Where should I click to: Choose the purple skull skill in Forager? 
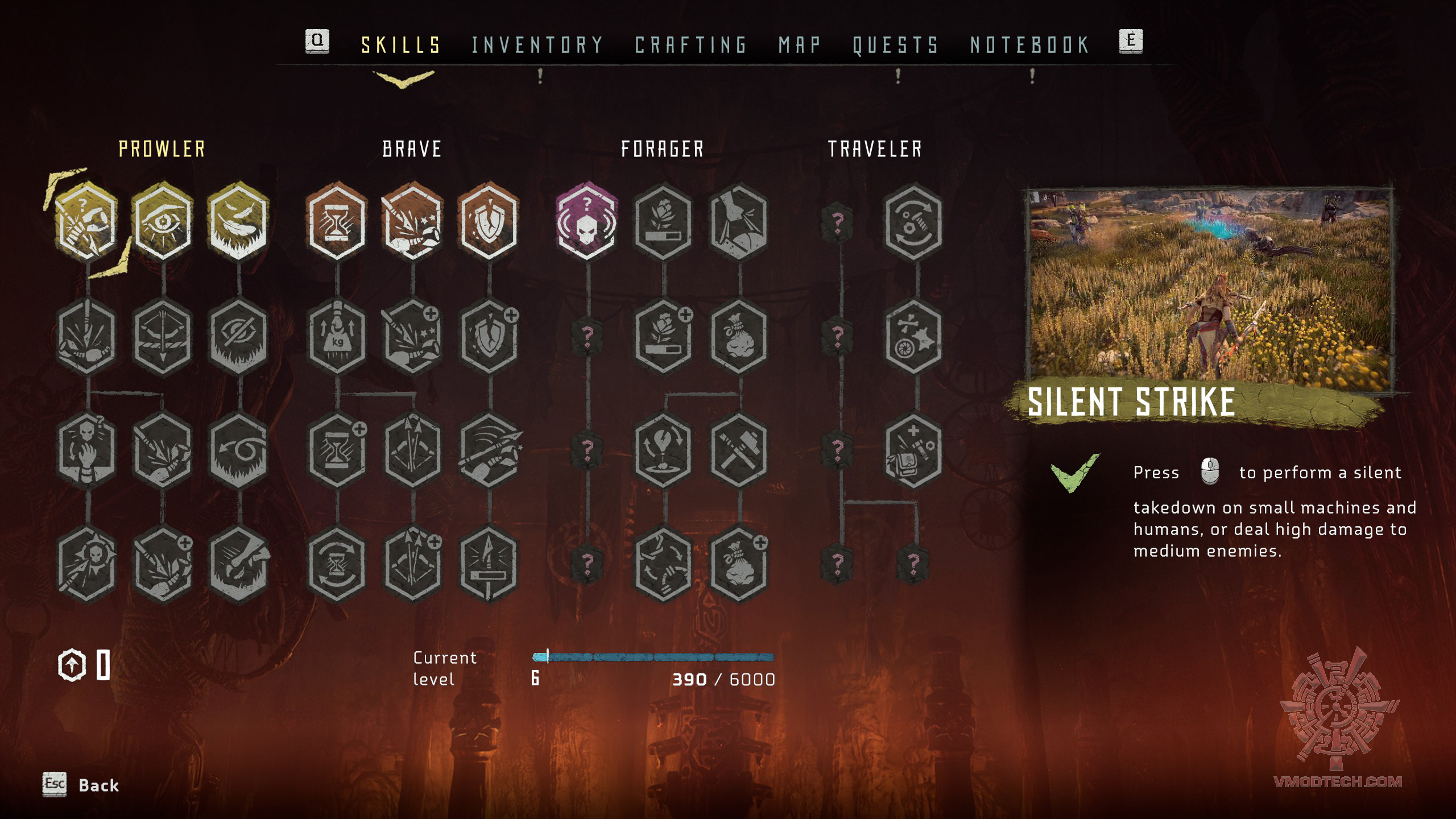pos(586,222)
